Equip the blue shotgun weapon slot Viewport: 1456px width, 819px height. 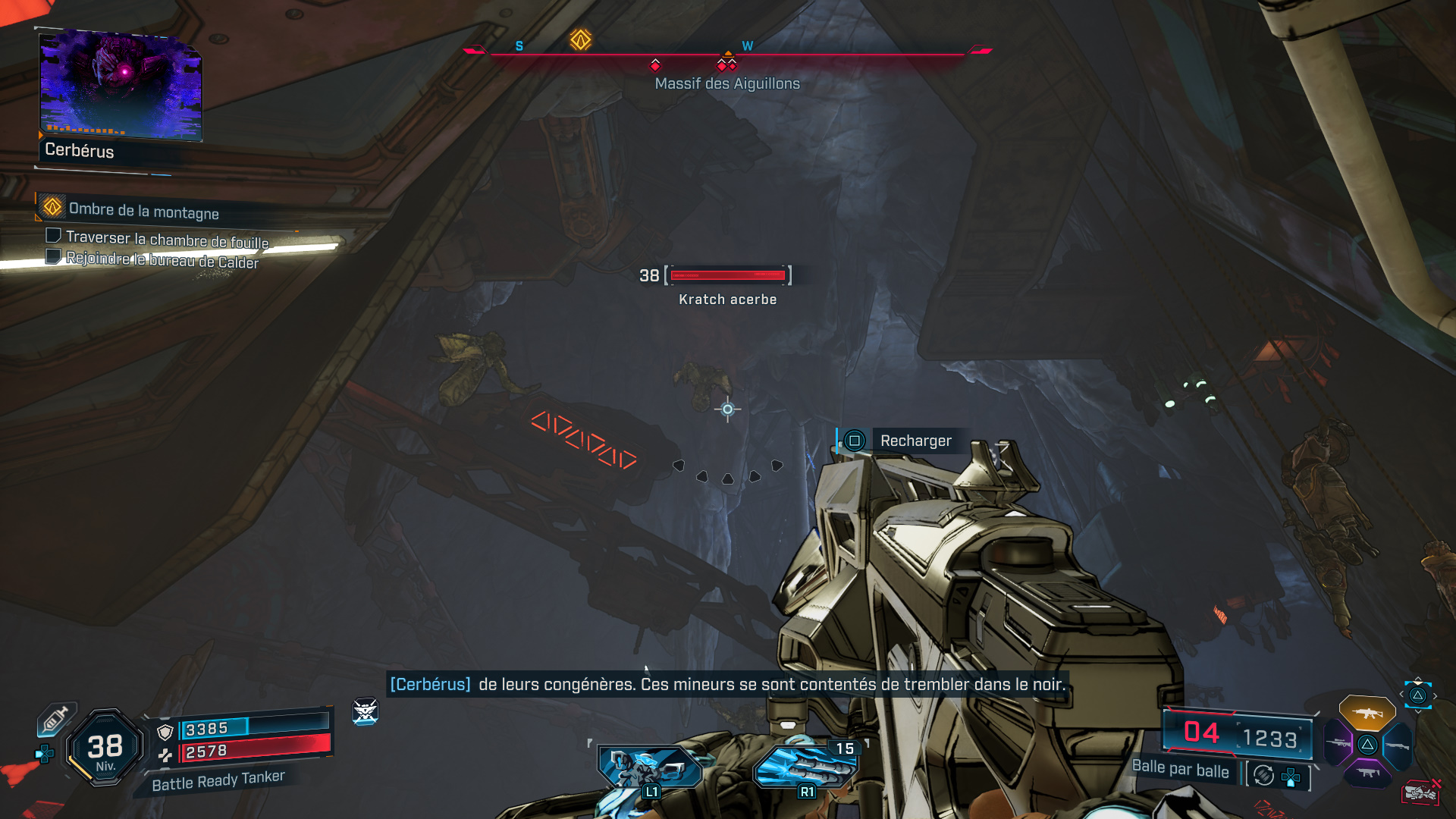click(1397, 746)
